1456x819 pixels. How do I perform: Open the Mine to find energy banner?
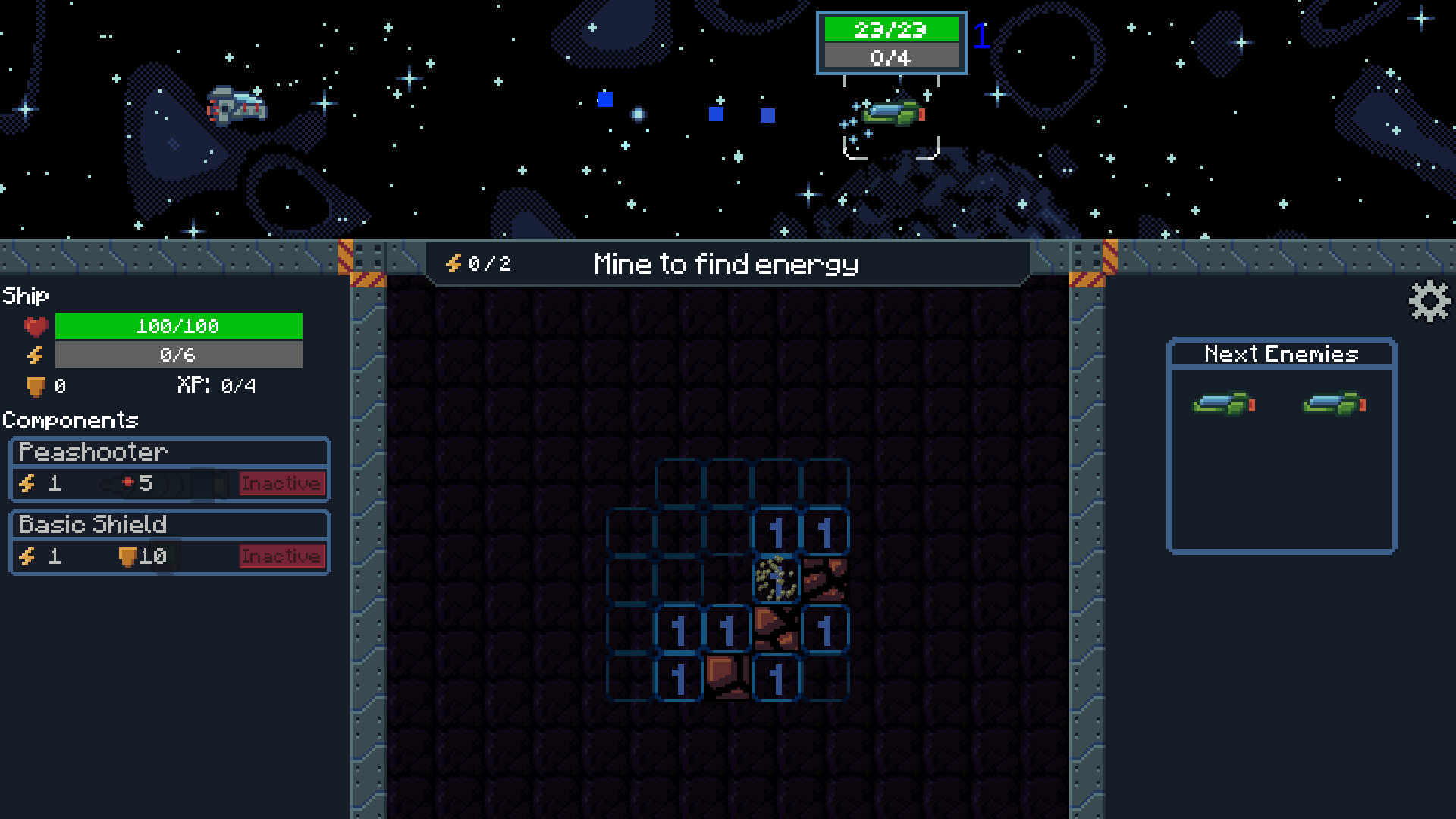tap(725, 263)
